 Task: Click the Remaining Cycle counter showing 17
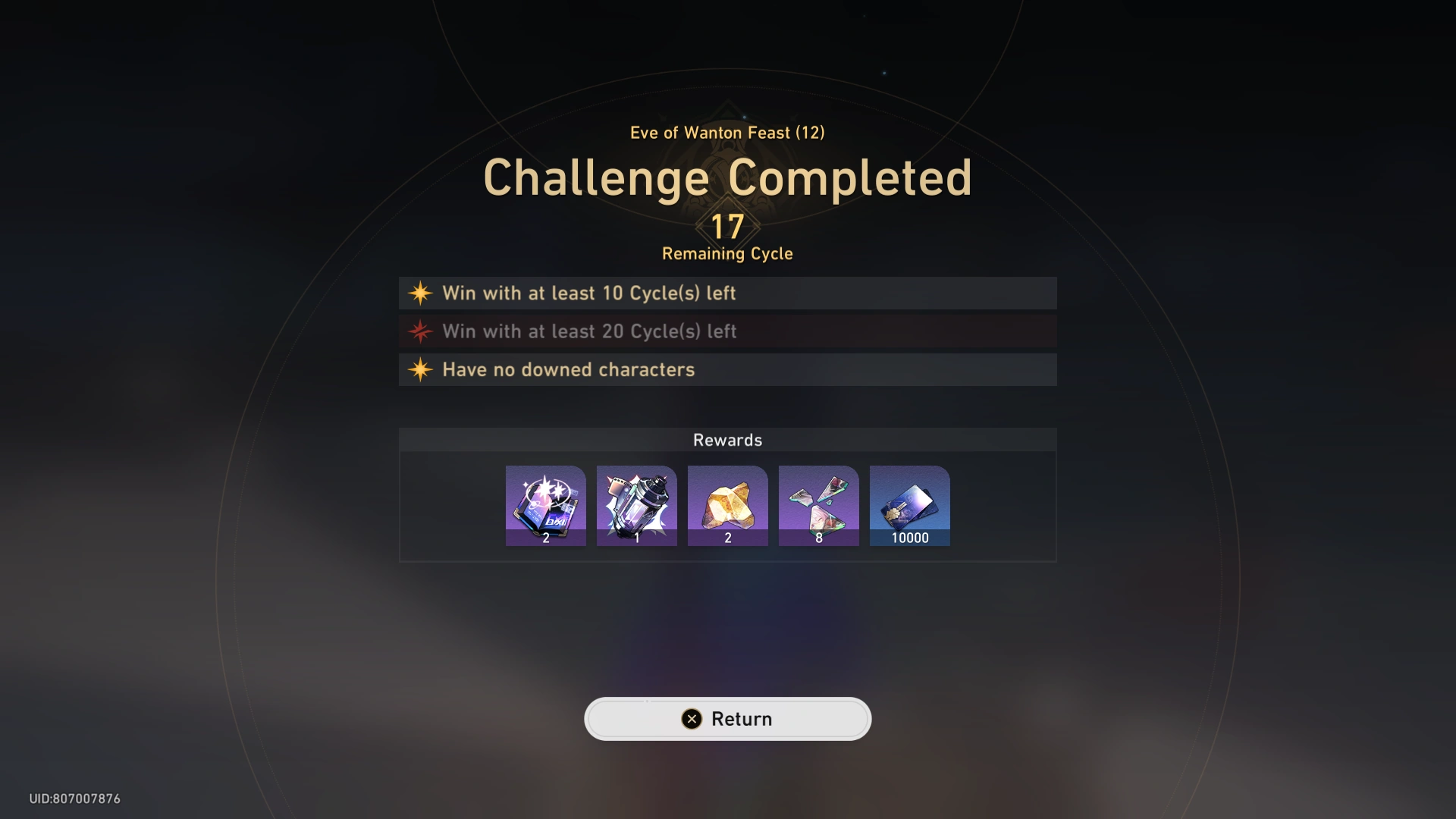pos(727,226)
